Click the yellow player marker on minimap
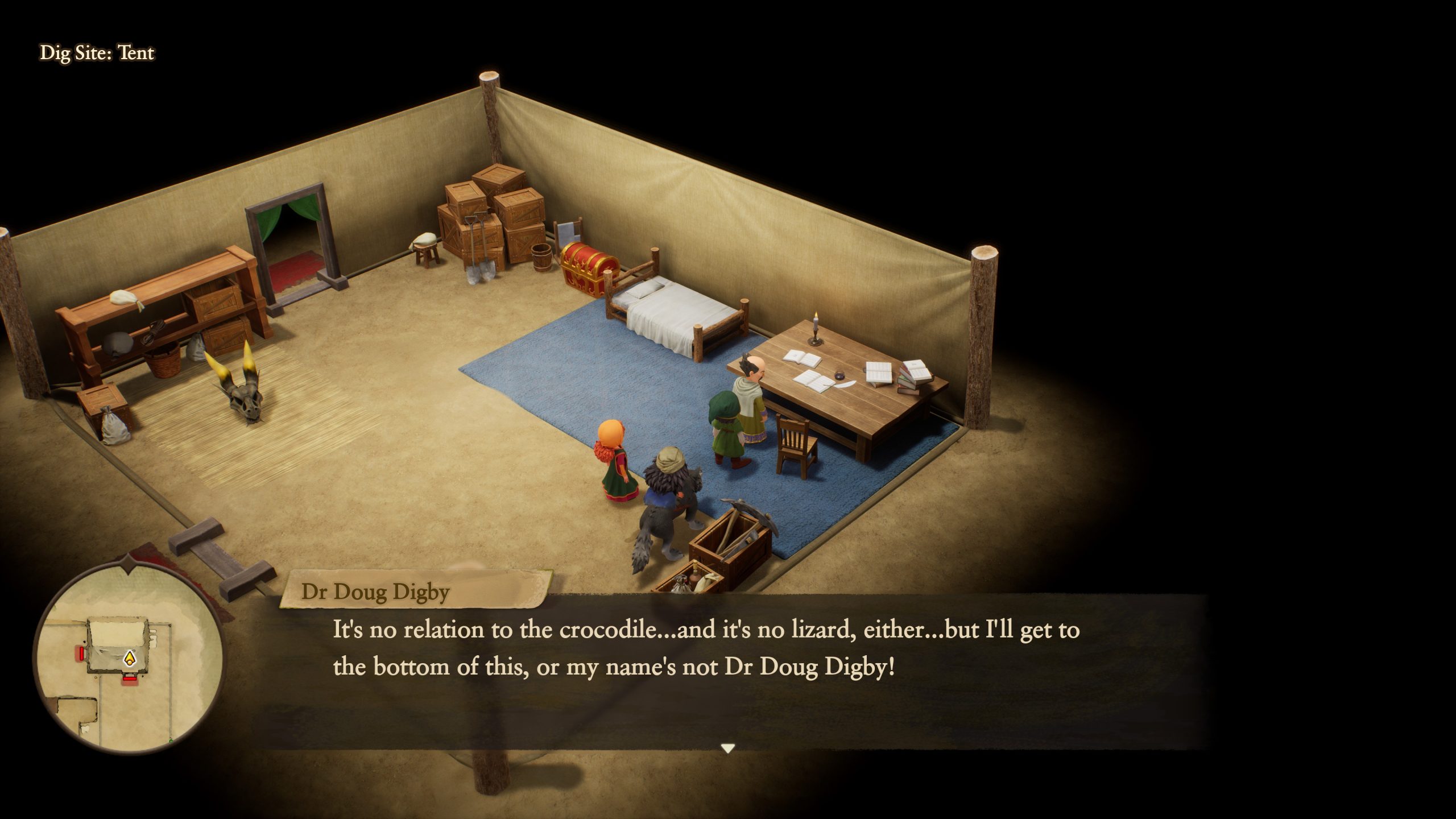1456x819 pixels. pyautogui.click(x=130, y=659)
